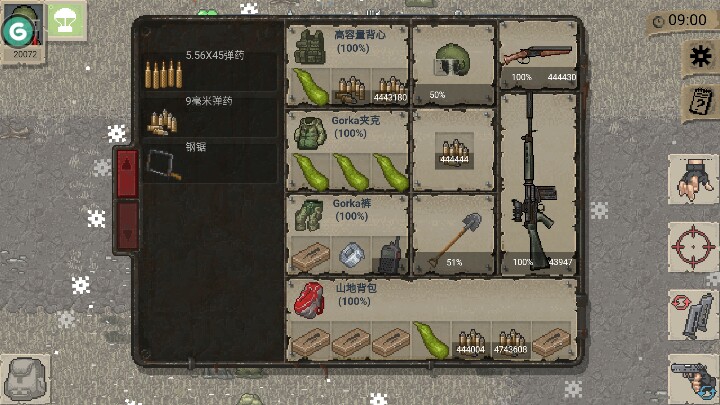Tap the magazine reload button
The width and height of the screenshot is (720, 405).
click(x=692, y=312)
